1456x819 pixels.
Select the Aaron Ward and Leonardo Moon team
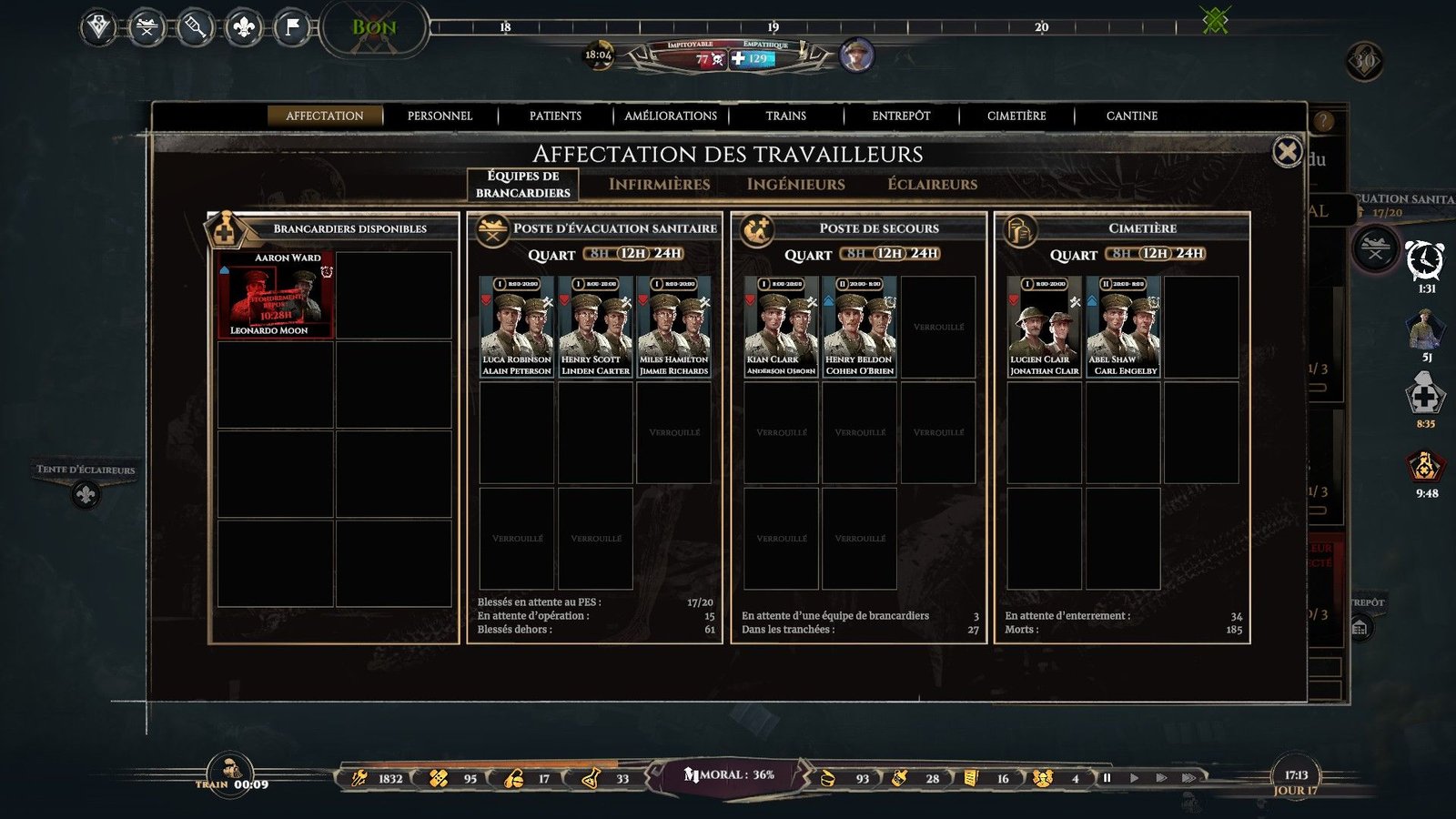tap(276, 296)
